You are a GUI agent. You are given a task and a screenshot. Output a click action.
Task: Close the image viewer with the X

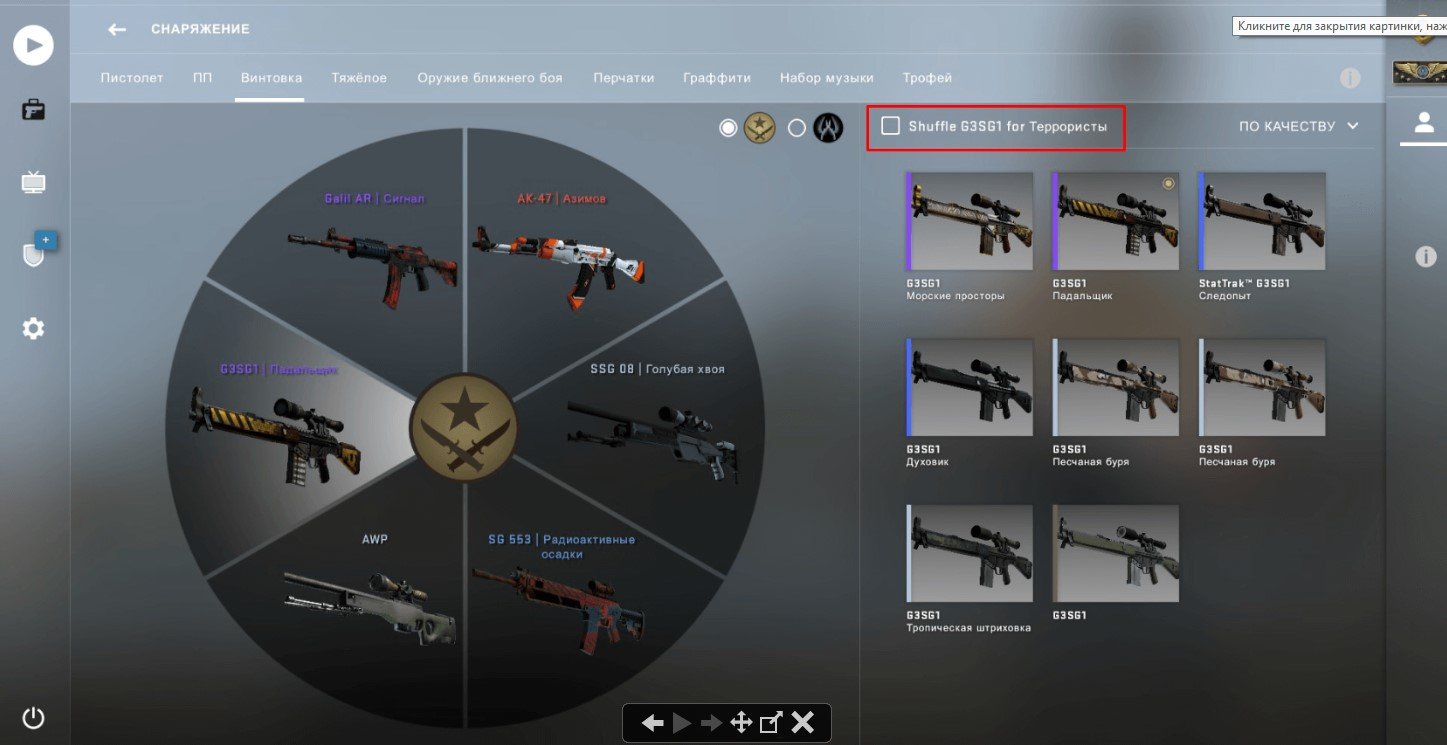[802, 722]
